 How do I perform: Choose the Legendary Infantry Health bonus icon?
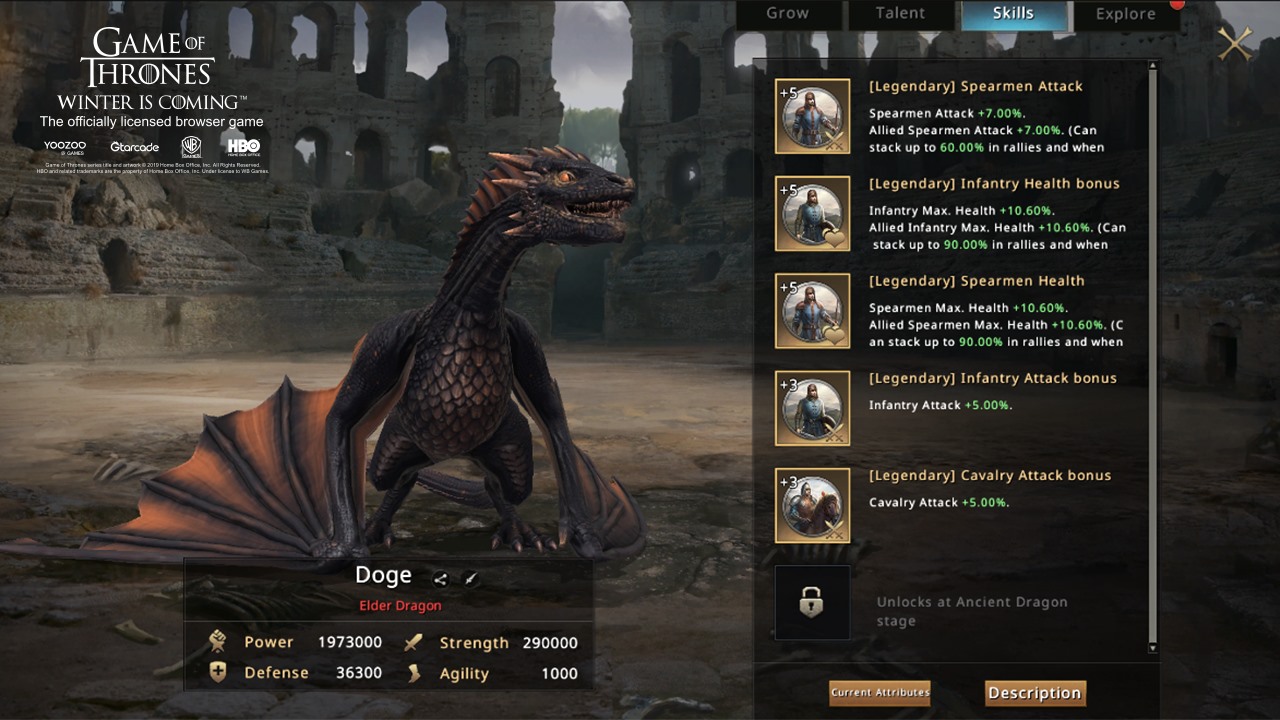tap(812, 213)
